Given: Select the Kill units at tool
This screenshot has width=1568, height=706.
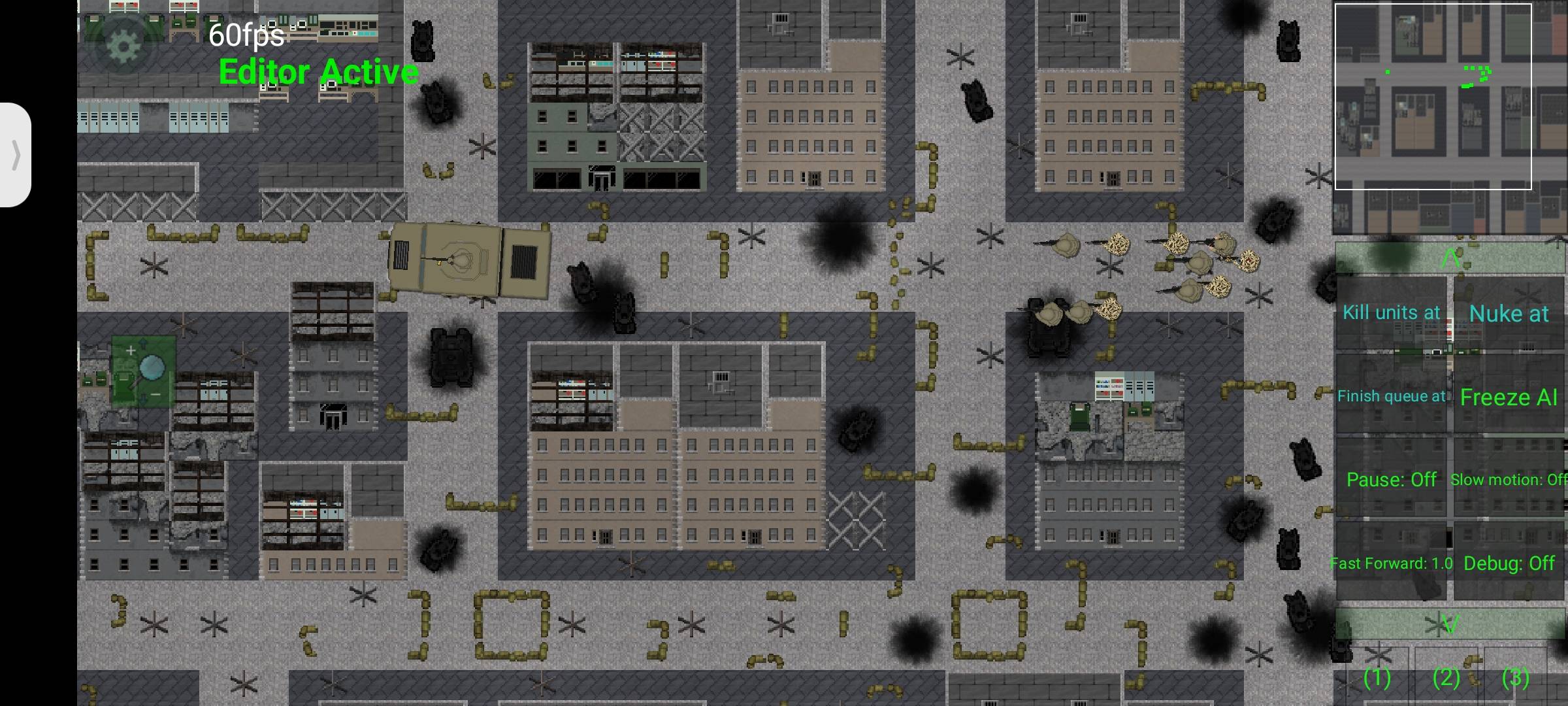Looking at the screenshot, I should pyautogui.click(x=1391, y=313).
